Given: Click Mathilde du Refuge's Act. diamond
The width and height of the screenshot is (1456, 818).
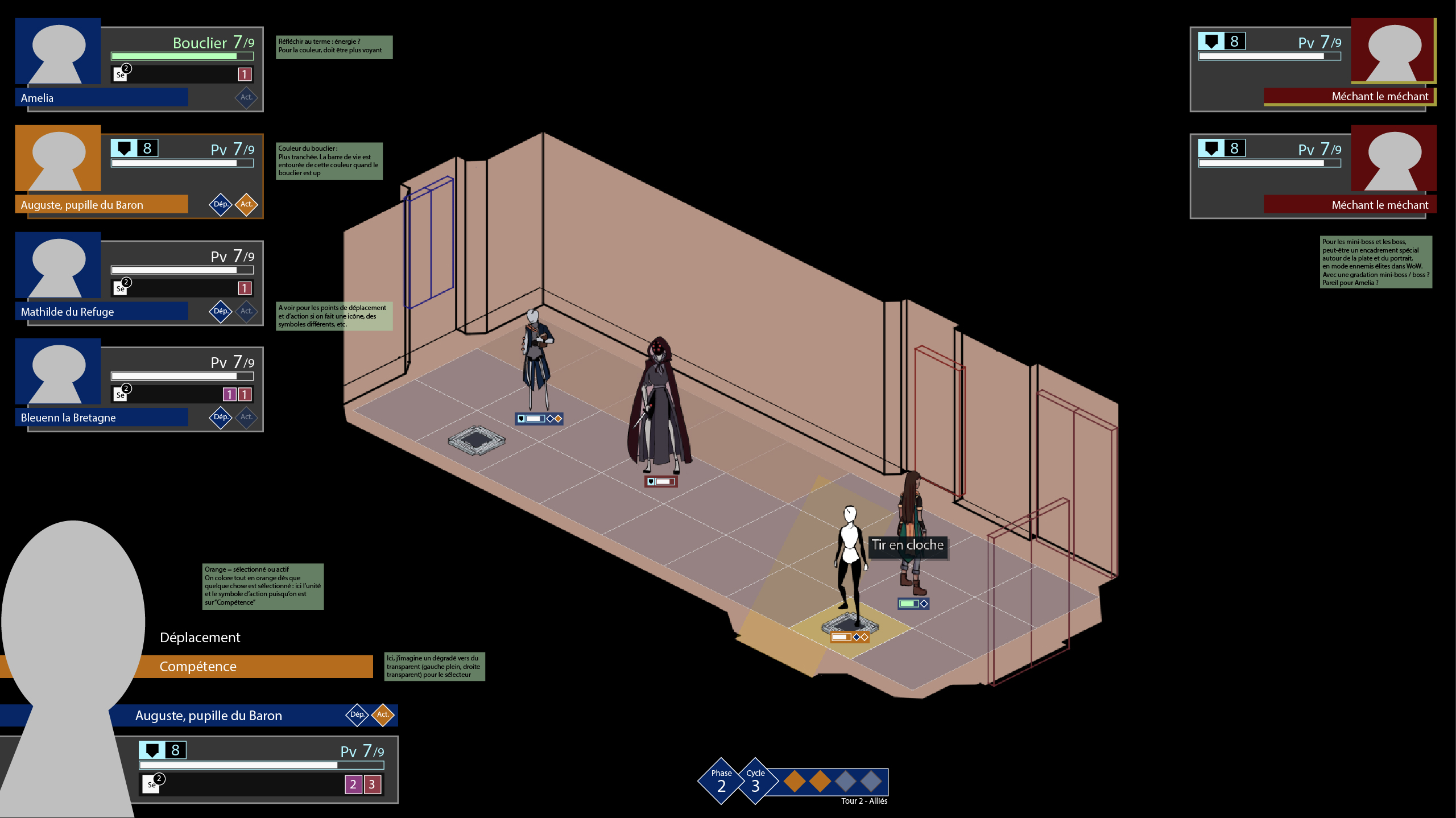Looking at the screenshot, I should tap(246, 311).
